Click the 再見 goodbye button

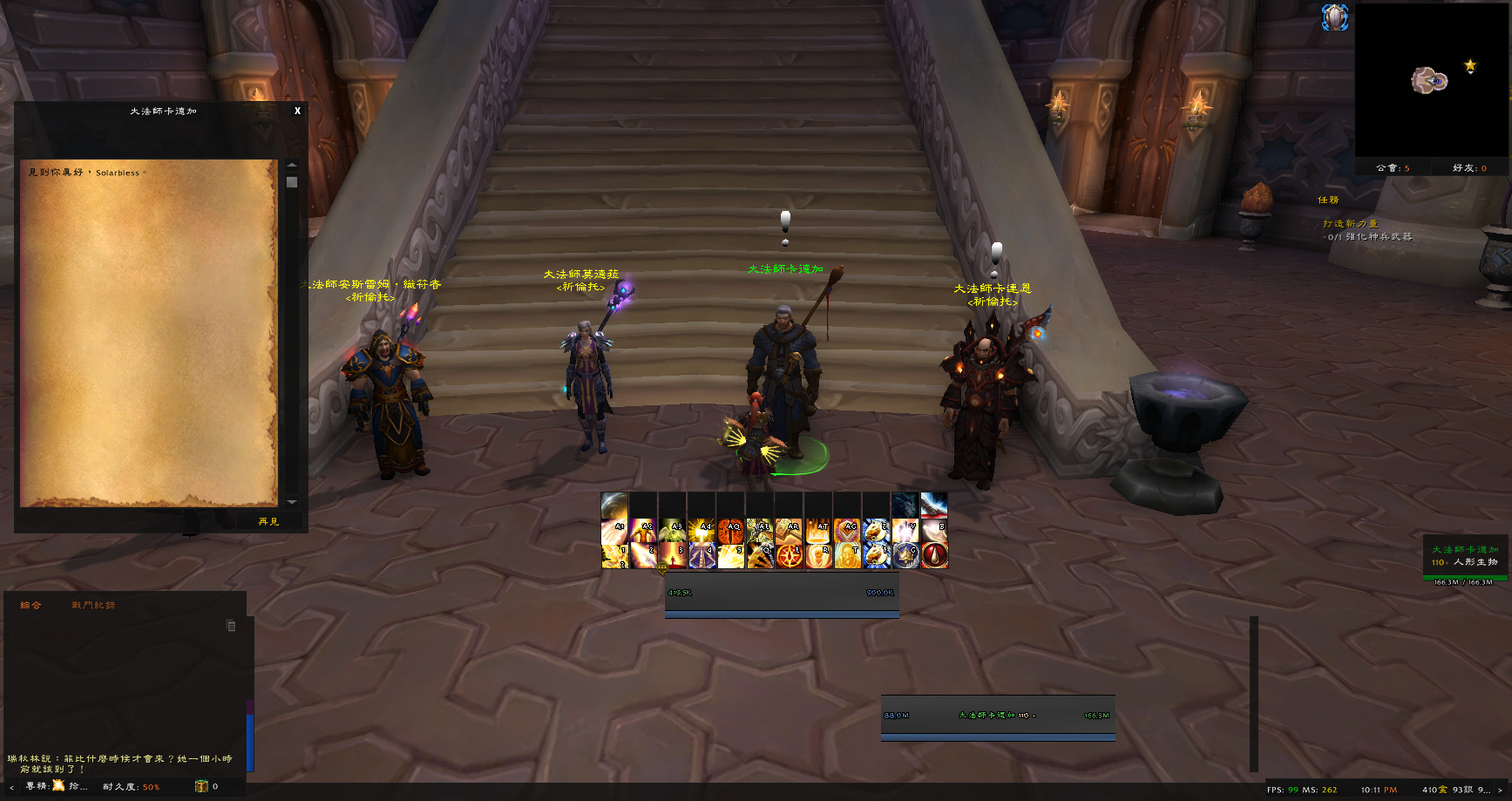[x=268, y=521]
